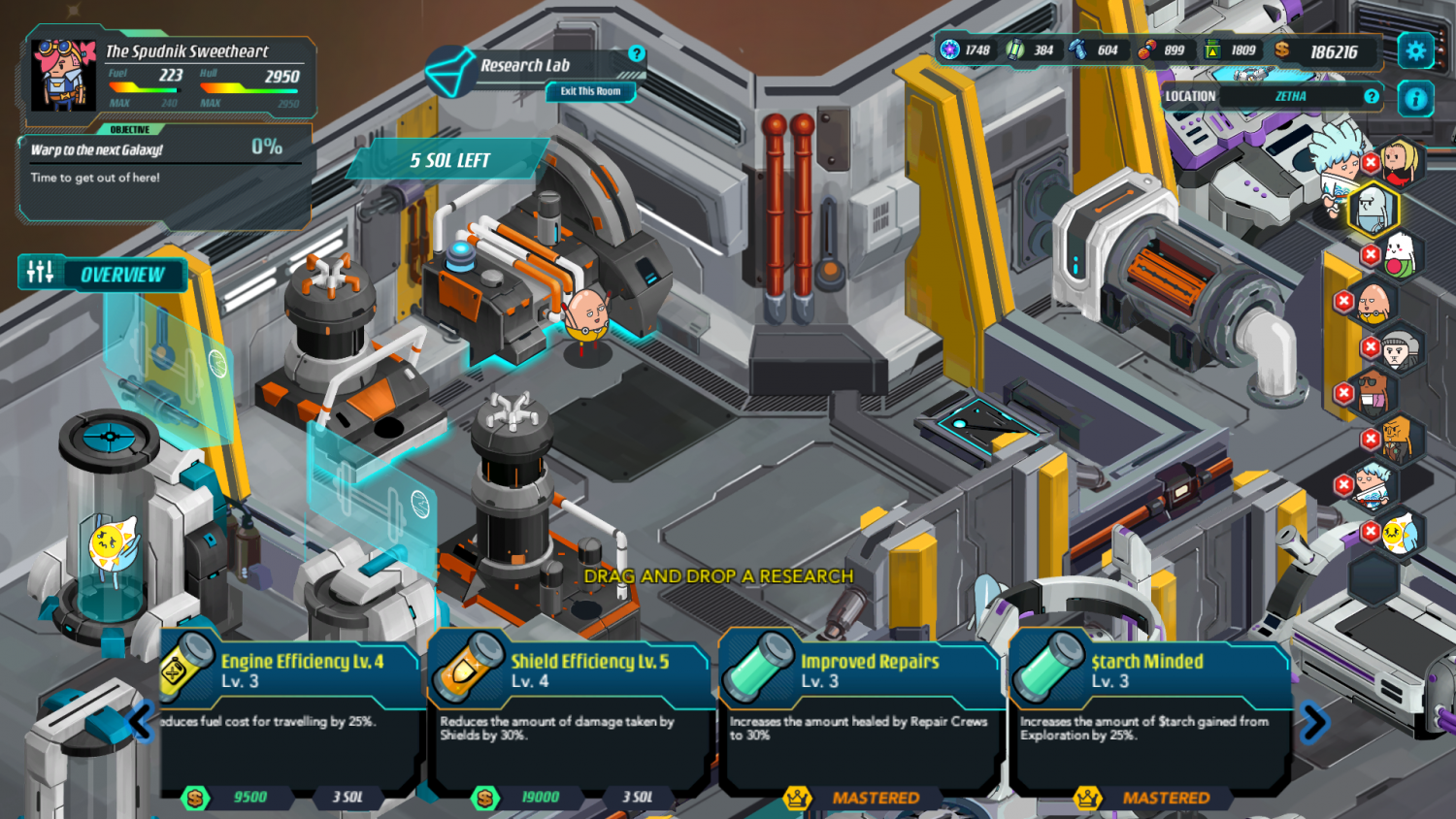Click the Research Lab flask icon in header
Image resolution: width=1456 pixels, height=819 pixels.
(452, 71)
